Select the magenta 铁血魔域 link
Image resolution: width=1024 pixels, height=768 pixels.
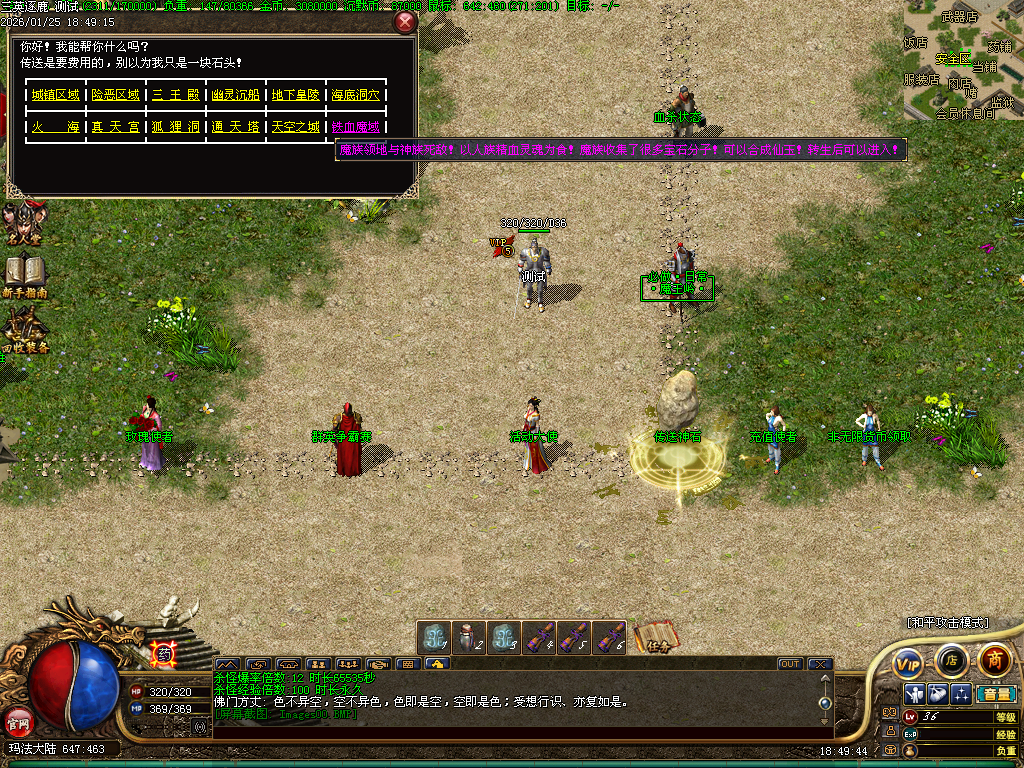tap(356, 127)
